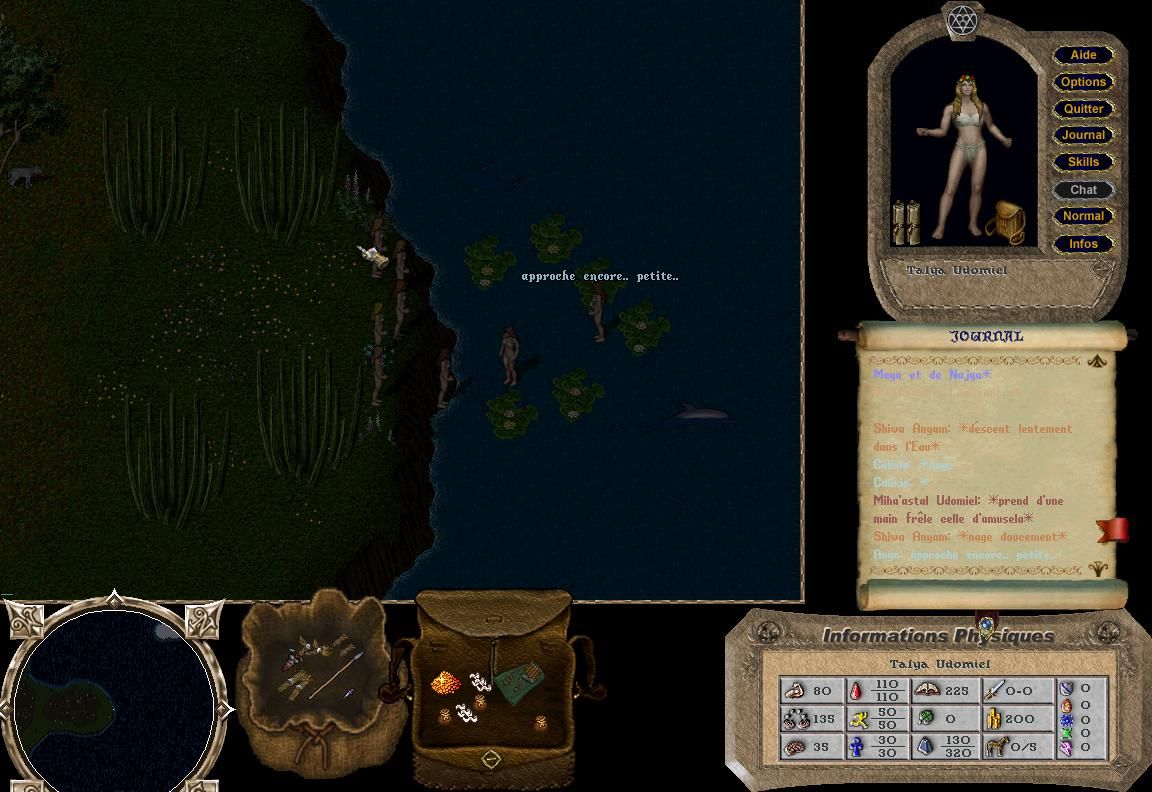
Task: Click the Quitter button to log out
Action: pos(1083,109)
